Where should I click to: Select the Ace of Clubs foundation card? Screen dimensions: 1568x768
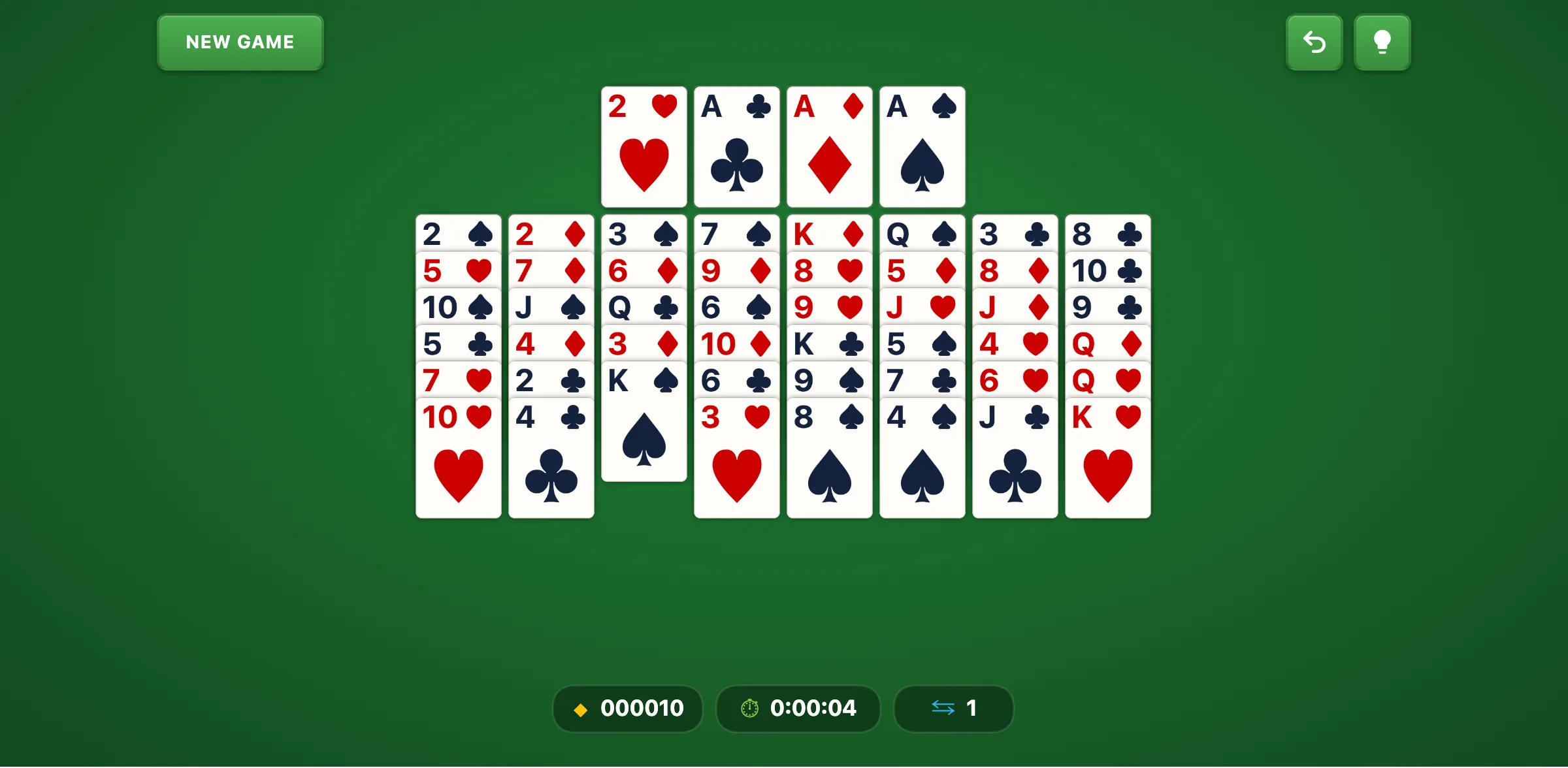pos(736,146)
